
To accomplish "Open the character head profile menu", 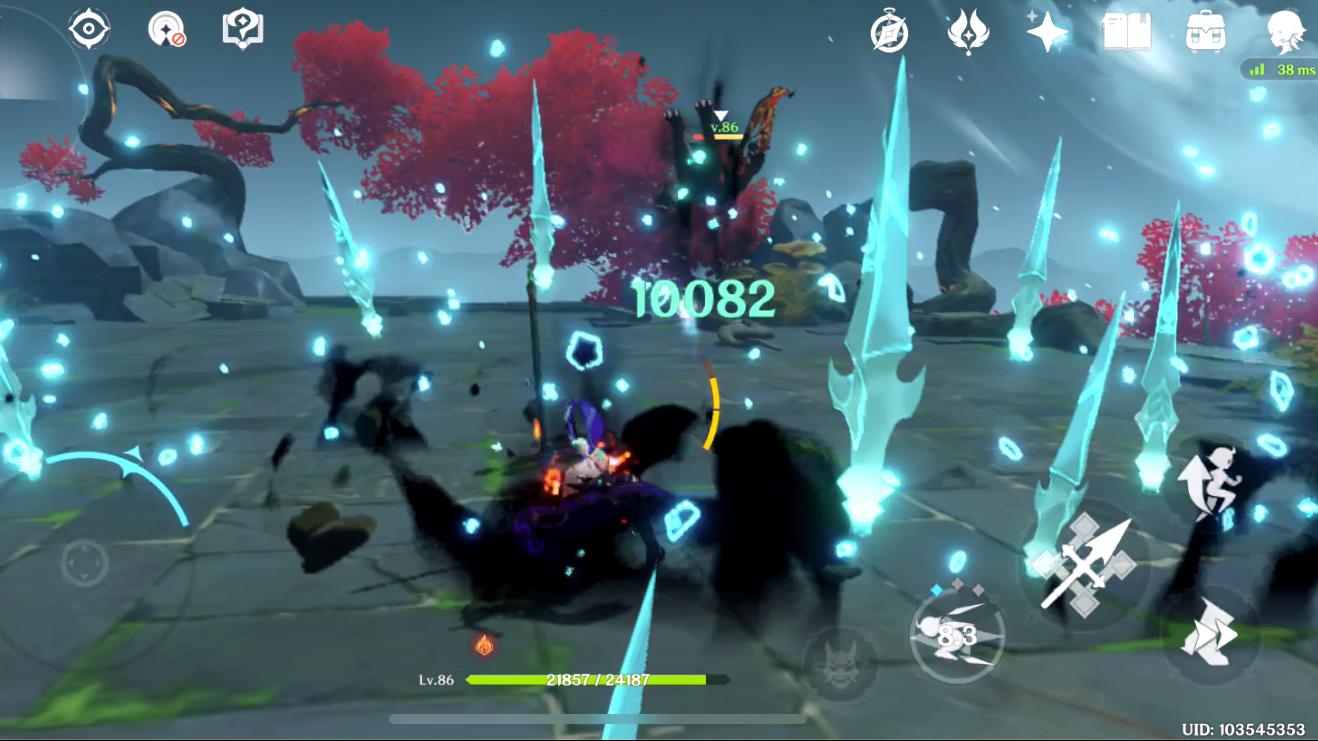I will coord(1285,33).
